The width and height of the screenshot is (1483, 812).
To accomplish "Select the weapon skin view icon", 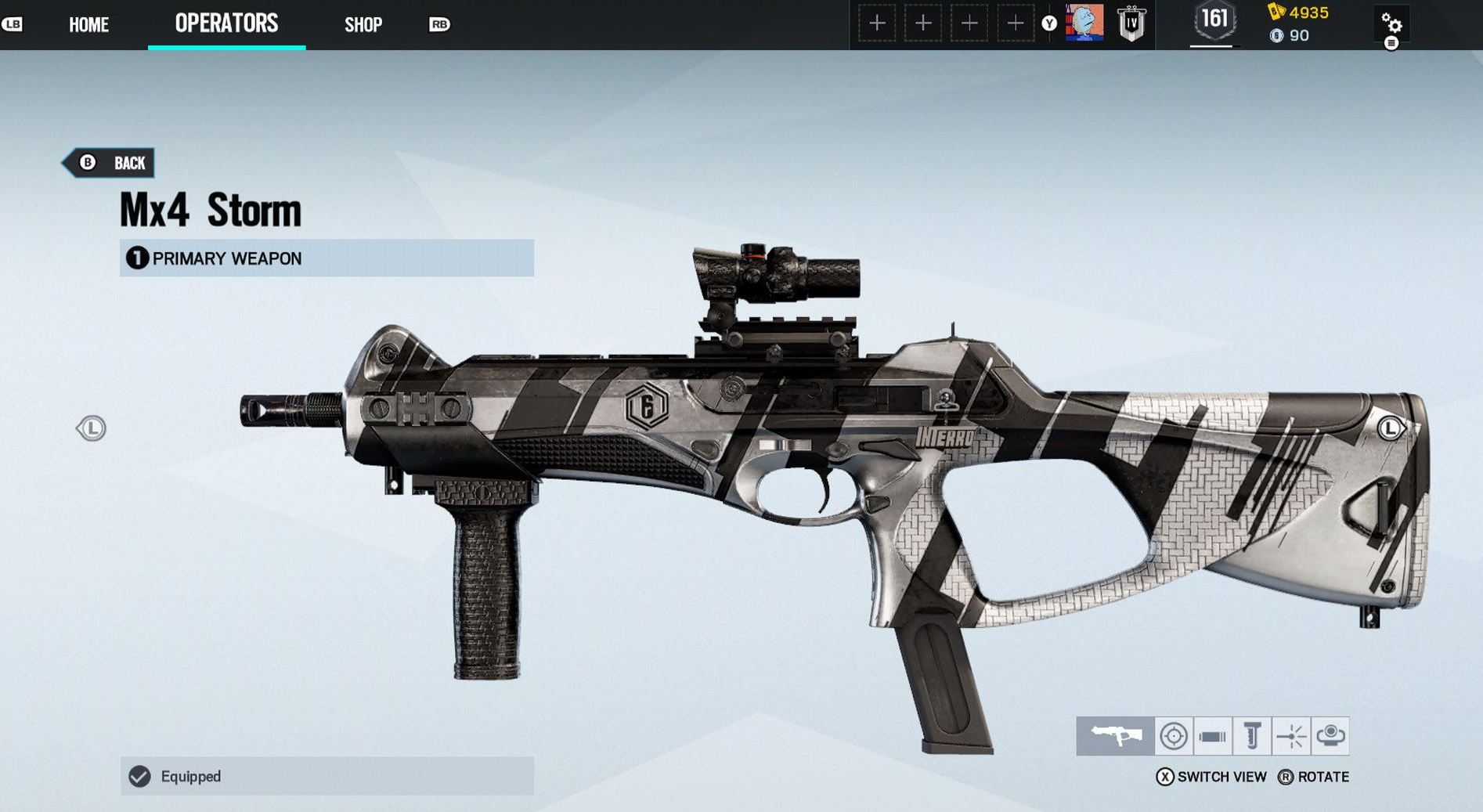I will (1115, 736).
